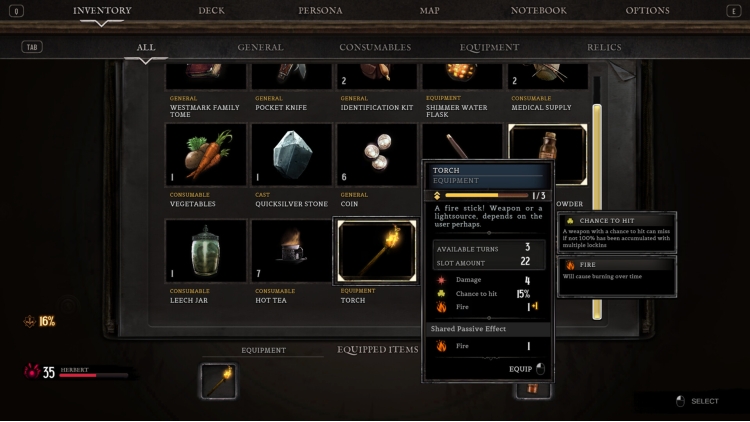Go to the Notebook tab

(x=538, y=11)
